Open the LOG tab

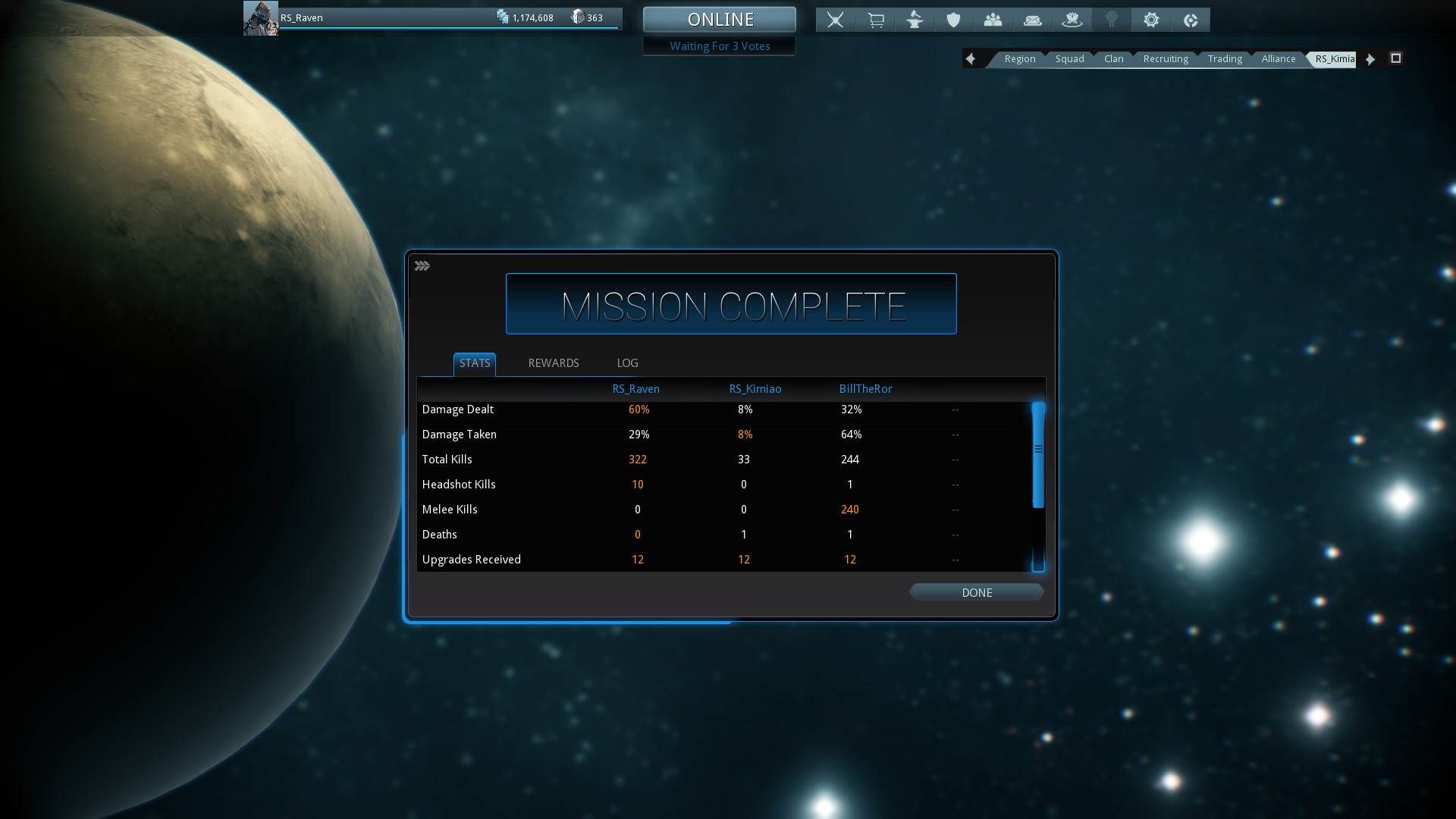coord(627,363)
